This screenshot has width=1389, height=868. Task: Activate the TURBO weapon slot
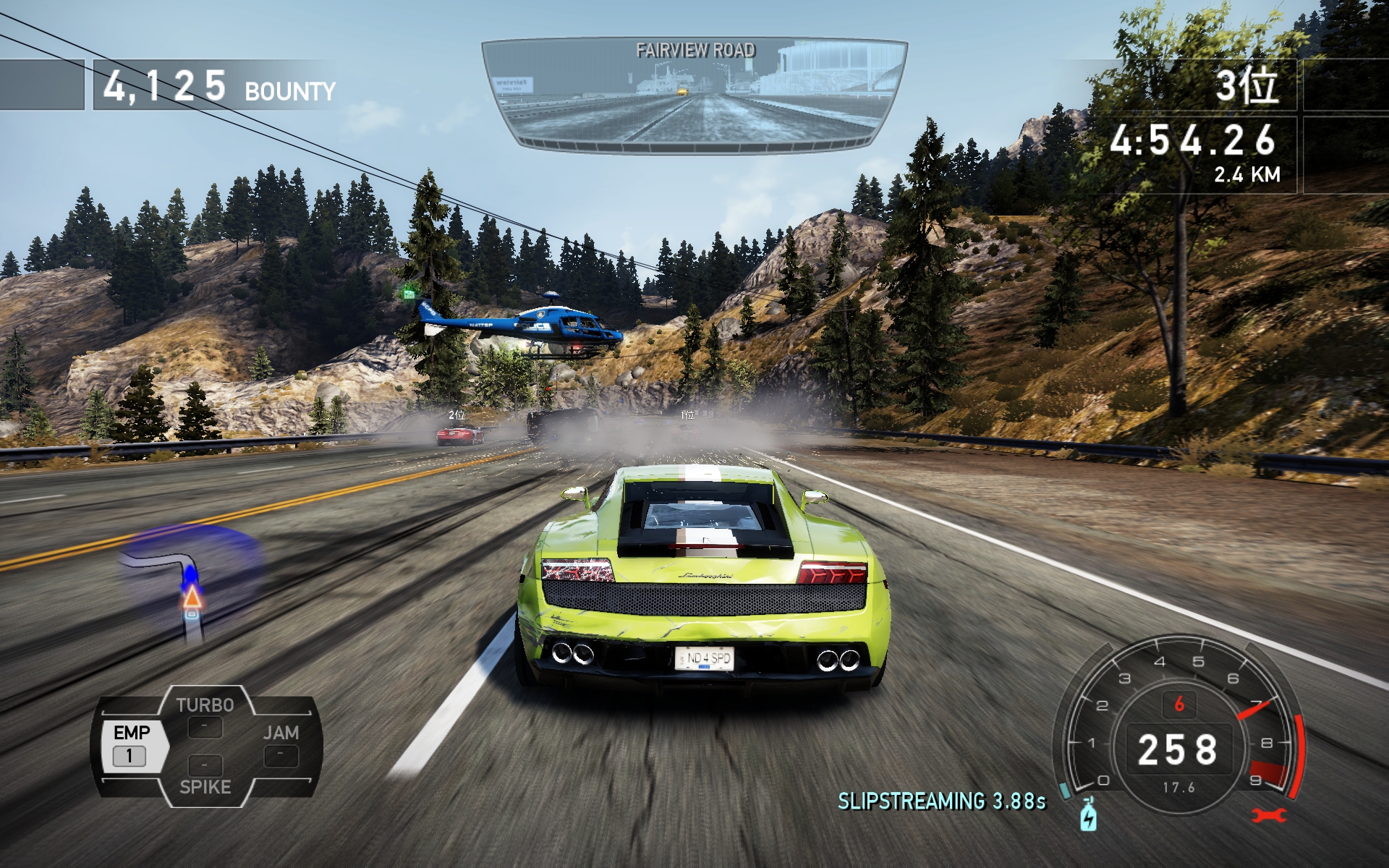[205, 716]
